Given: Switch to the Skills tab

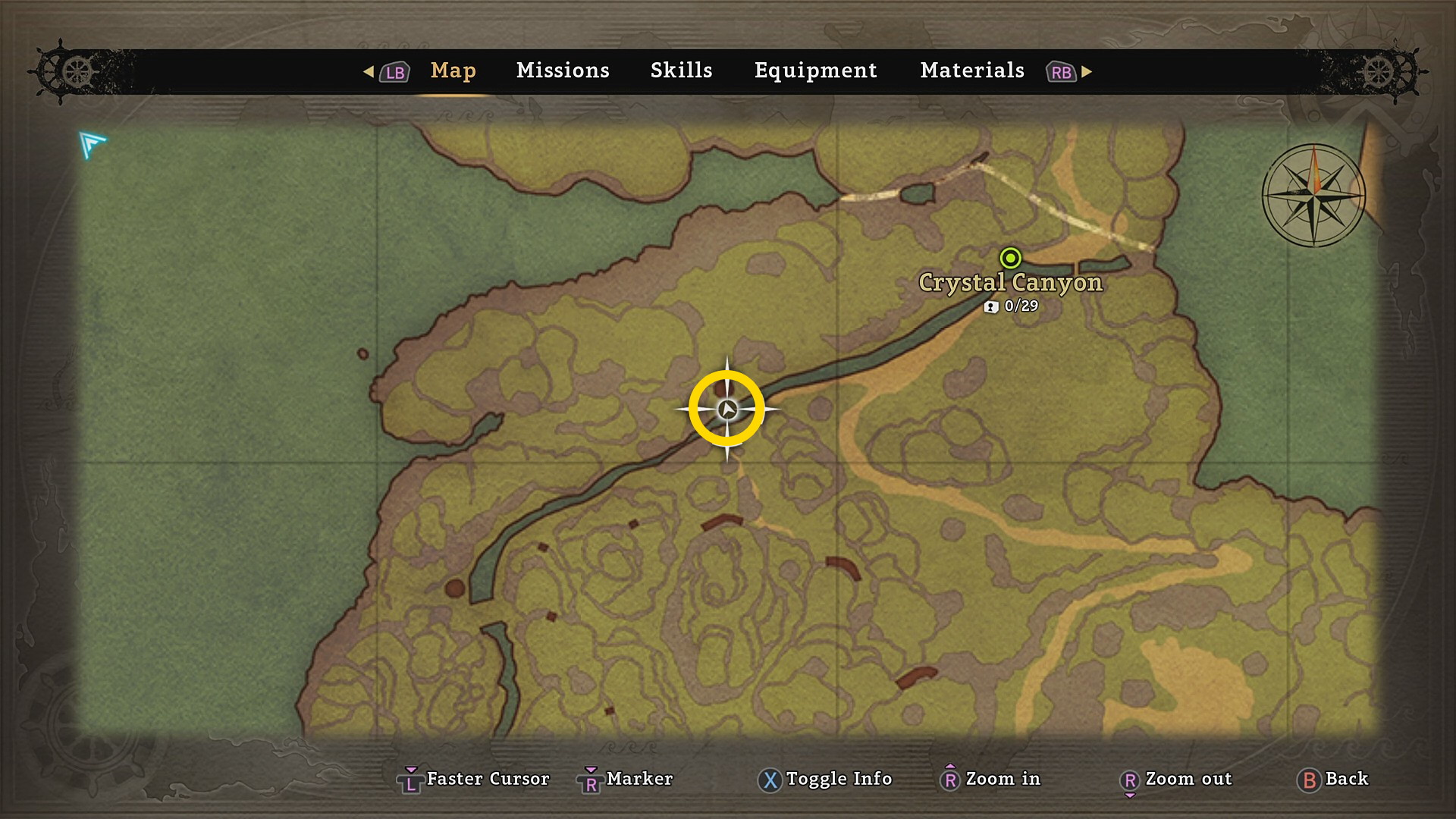Looking at the screenshot, I should tap(681, 71).
